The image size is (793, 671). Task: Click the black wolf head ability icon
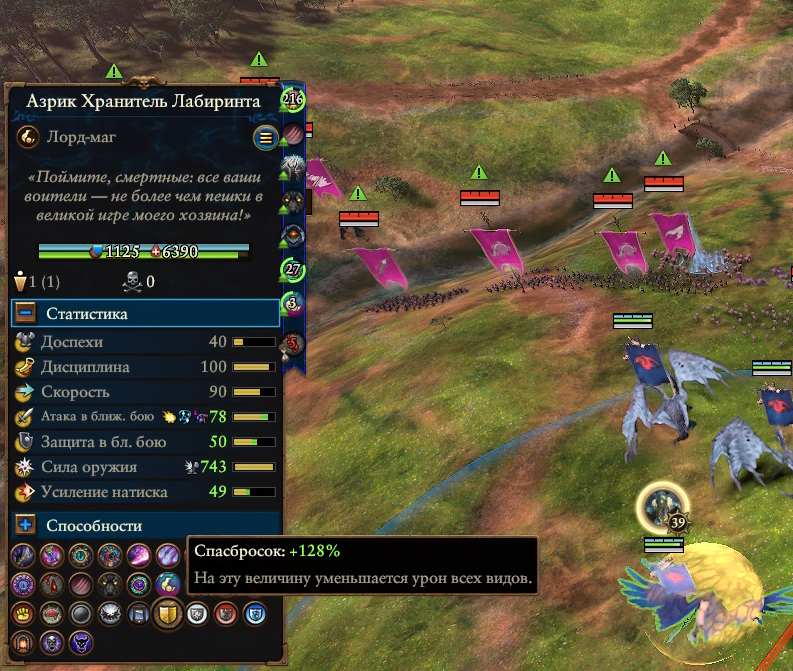110,584
